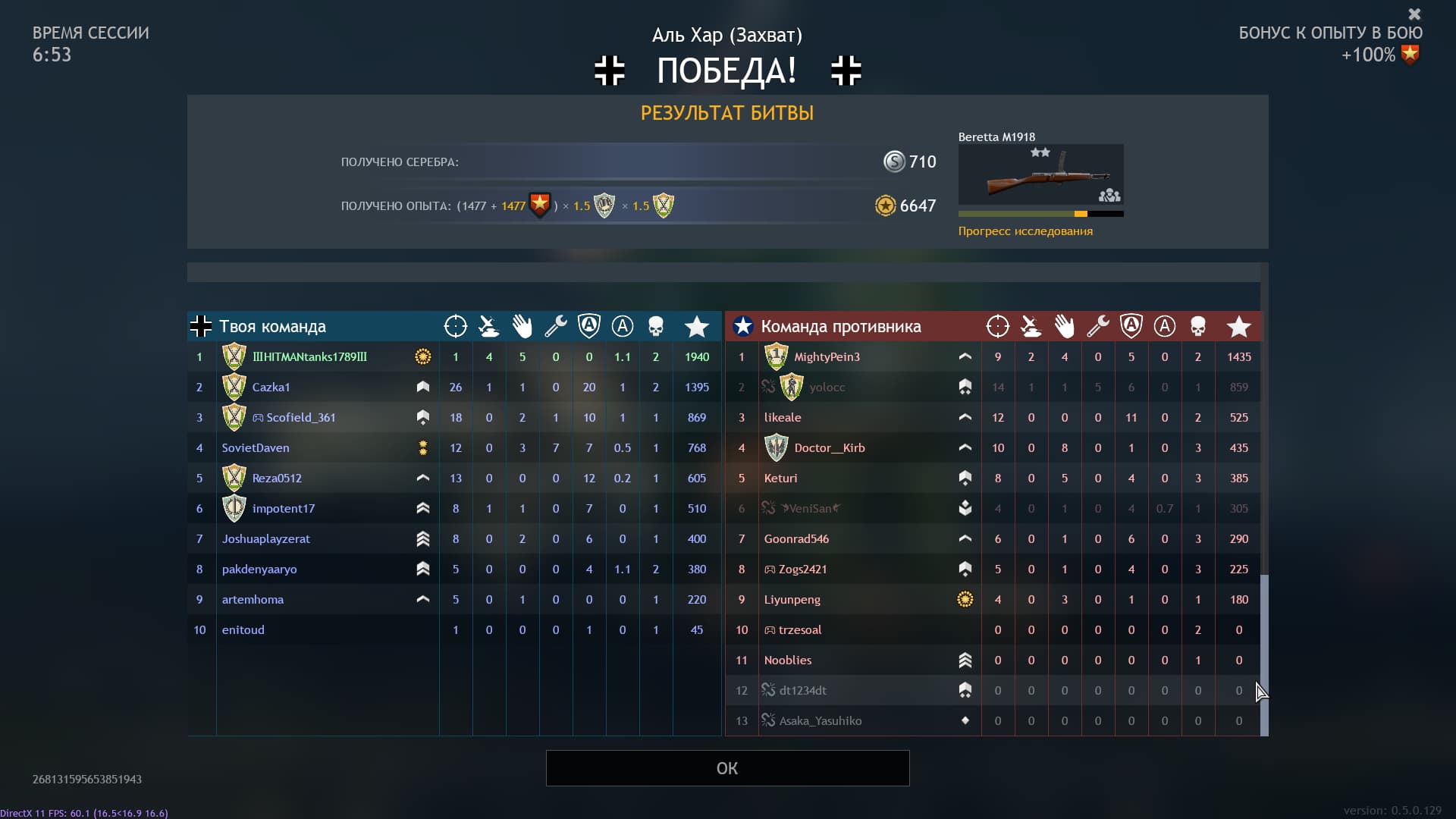Screen dimensions: 1456x819
Task: Open the Прогресс исследования link
Action: (1025, 231)
